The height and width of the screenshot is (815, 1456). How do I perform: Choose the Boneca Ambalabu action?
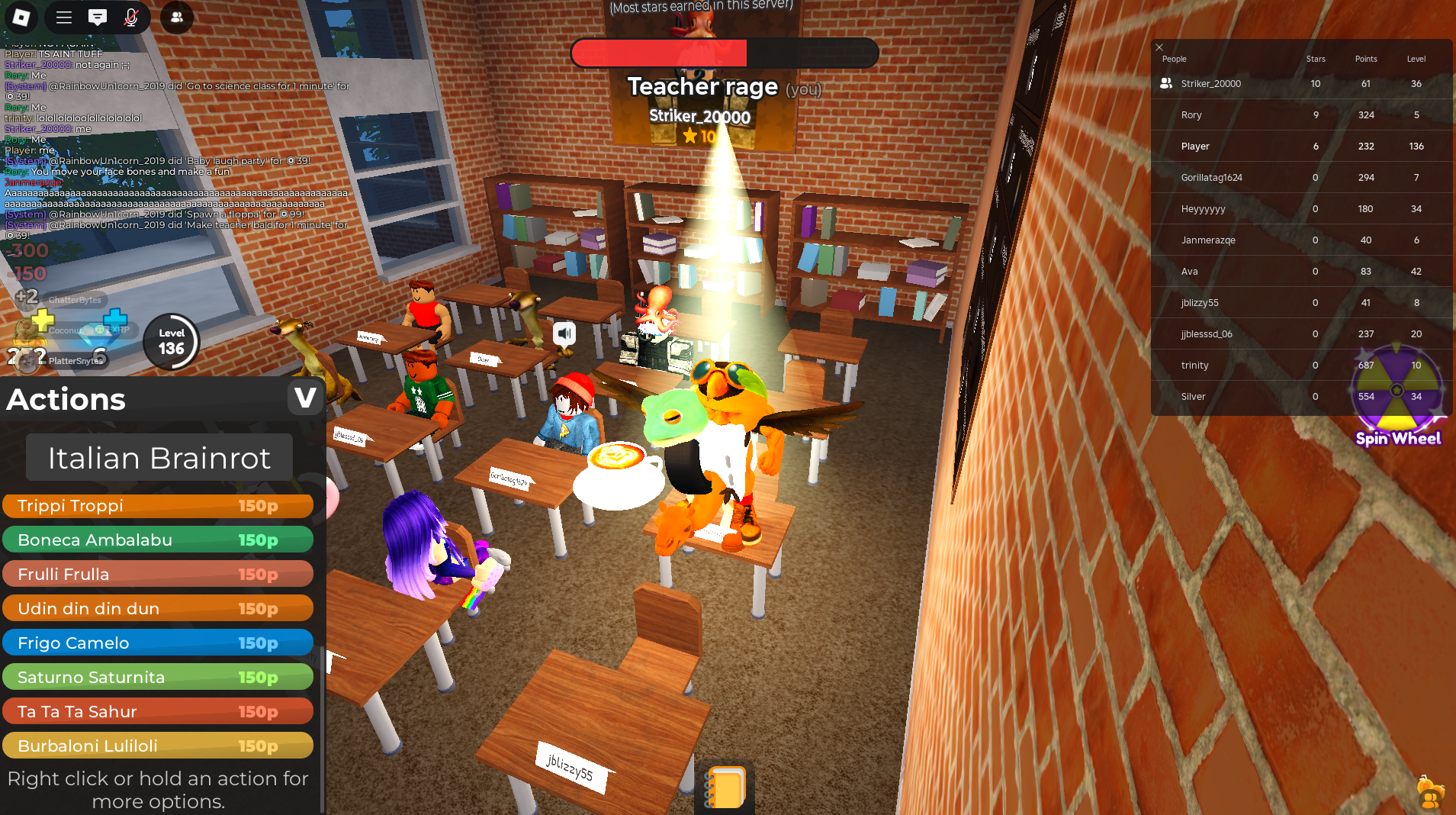click(x=158, y=540)
